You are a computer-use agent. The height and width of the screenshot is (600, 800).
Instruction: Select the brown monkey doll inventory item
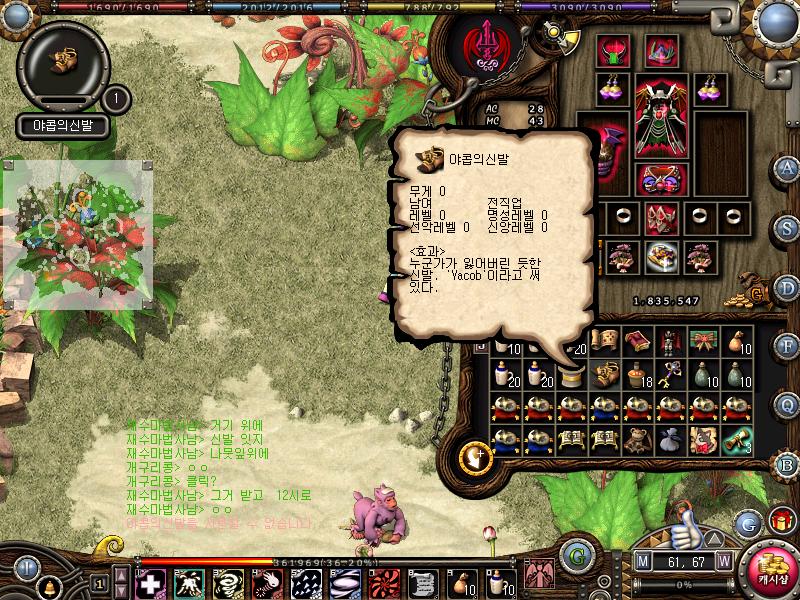point(637,440)
